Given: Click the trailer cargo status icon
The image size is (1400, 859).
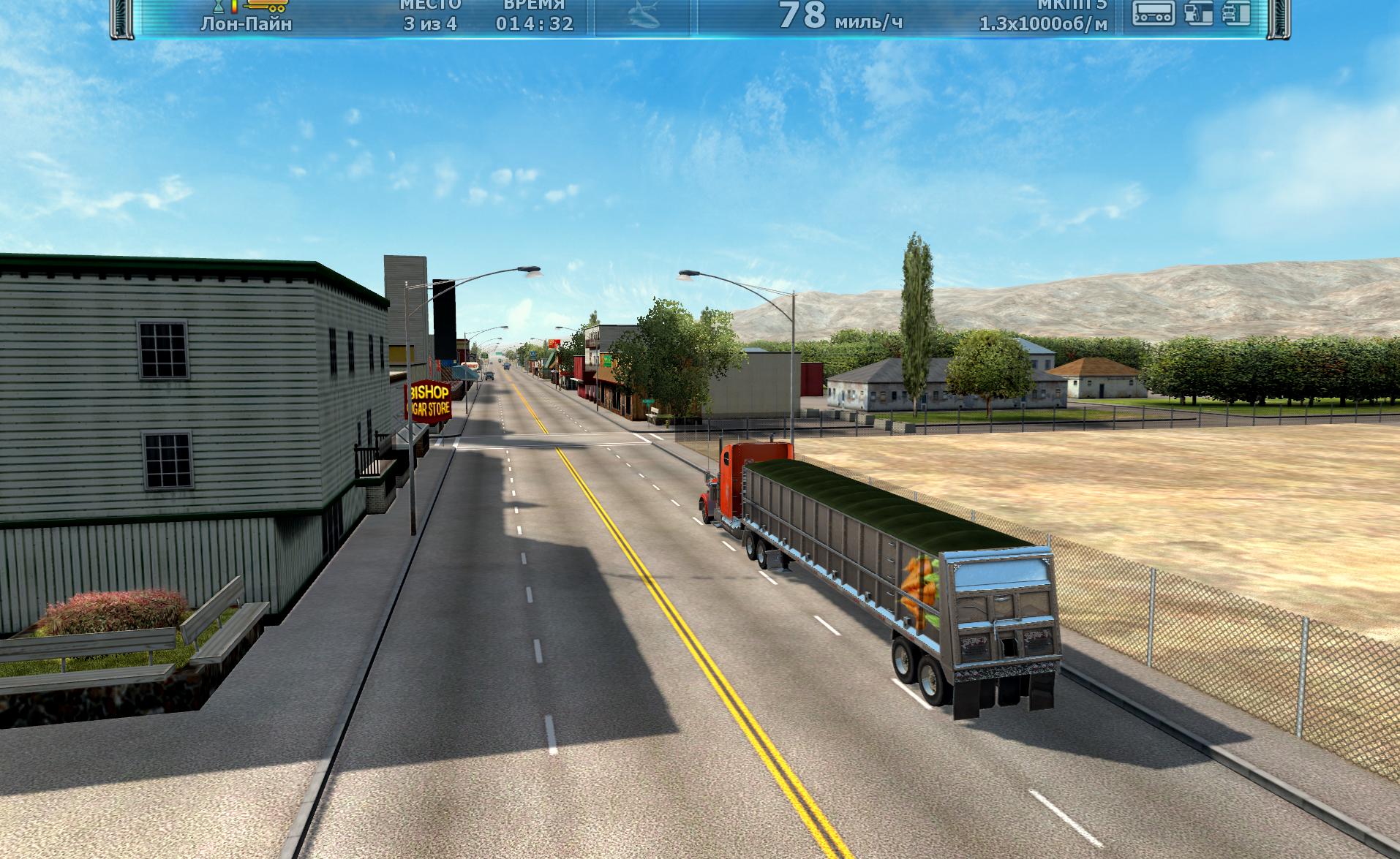Looking at the screenshot, I should [x=1154, y=12].
